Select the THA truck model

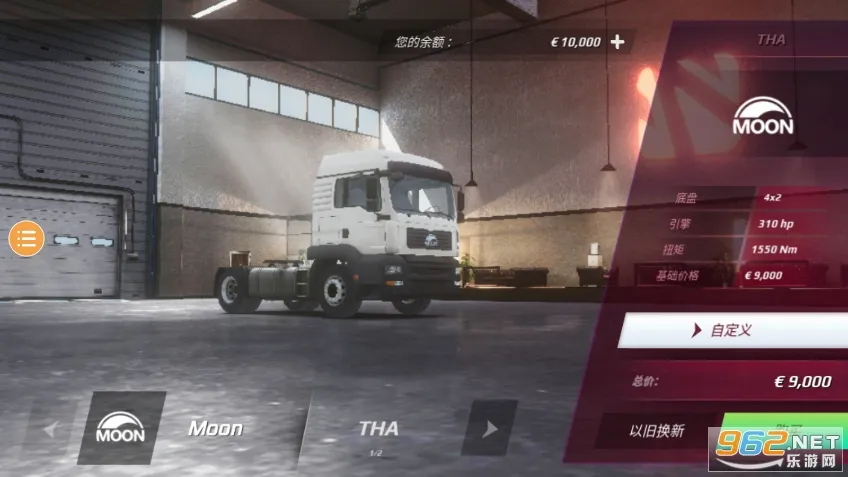(378, 430)
